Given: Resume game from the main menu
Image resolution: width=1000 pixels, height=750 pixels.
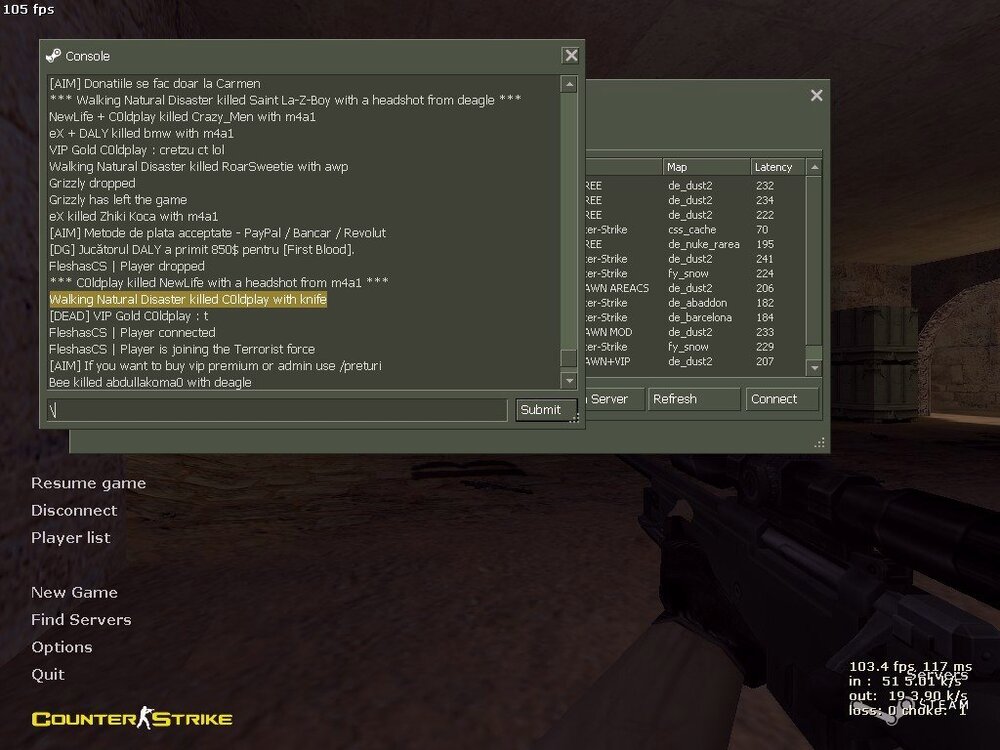Looking at the screenshot, I should [88, 484].
